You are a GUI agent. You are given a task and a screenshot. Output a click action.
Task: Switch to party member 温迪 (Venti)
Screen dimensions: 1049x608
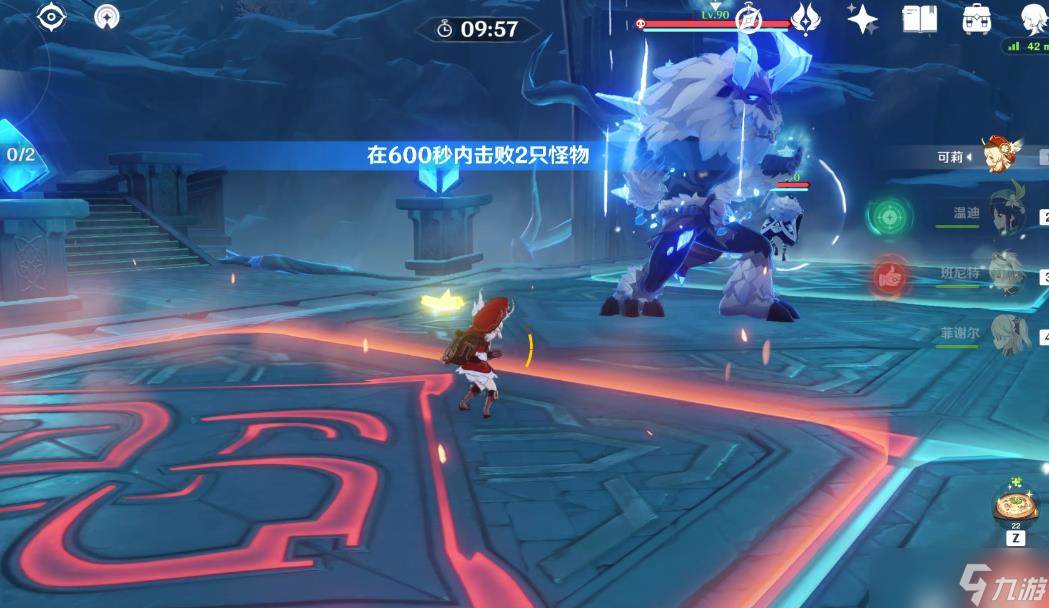click(1005, 212)
